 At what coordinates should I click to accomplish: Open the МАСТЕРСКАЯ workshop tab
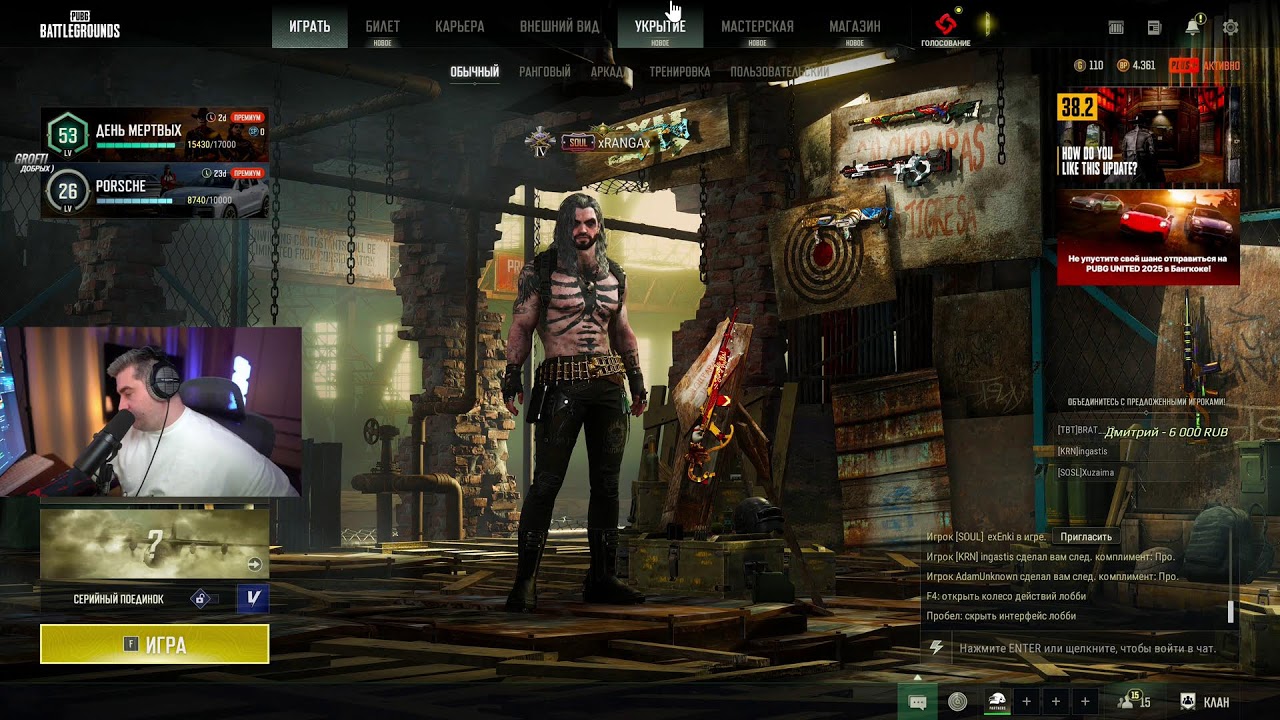point(757,27)
